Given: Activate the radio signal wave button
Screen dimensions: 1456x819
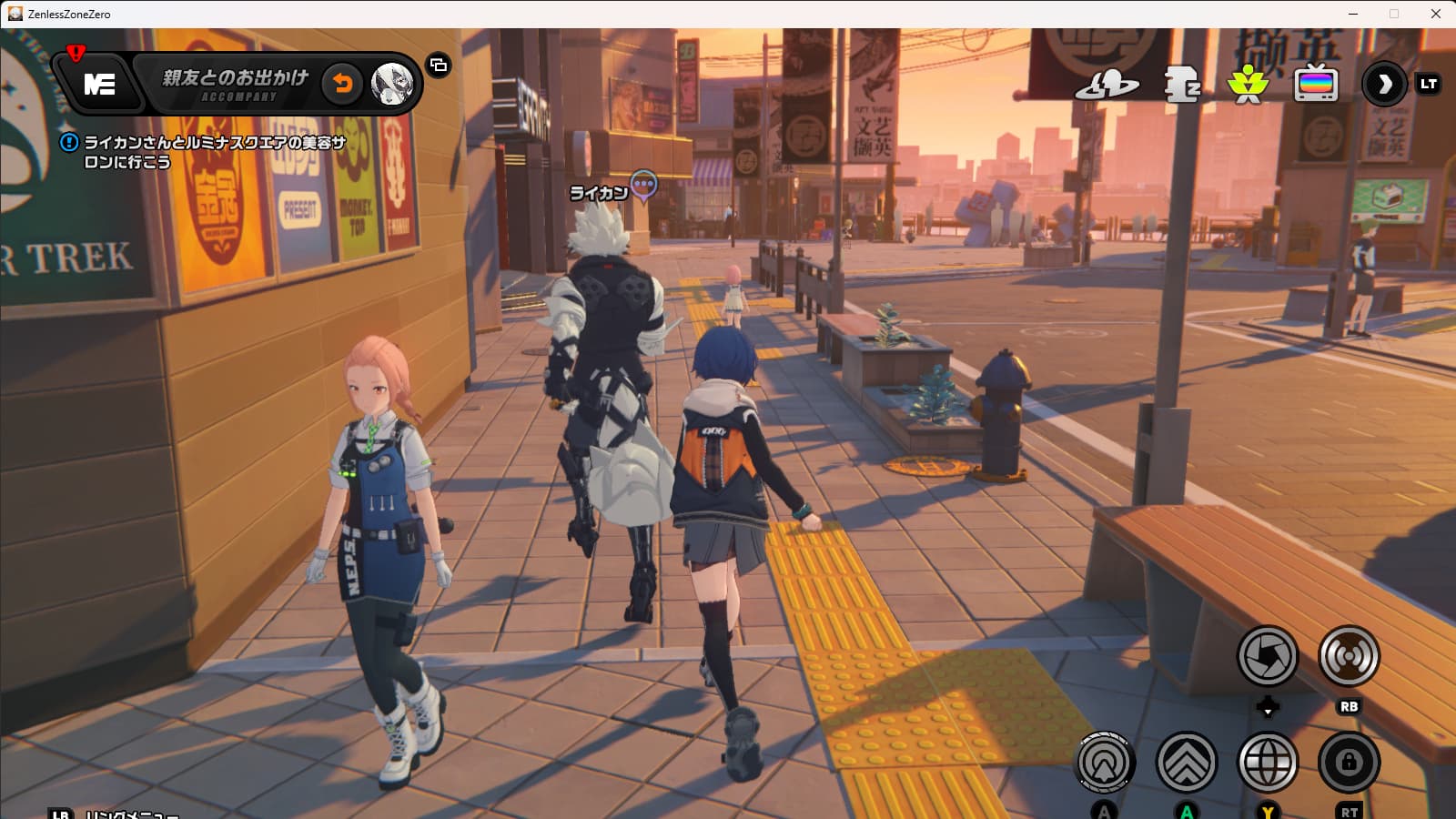Looking at the screenshot, I should 1349,655.
